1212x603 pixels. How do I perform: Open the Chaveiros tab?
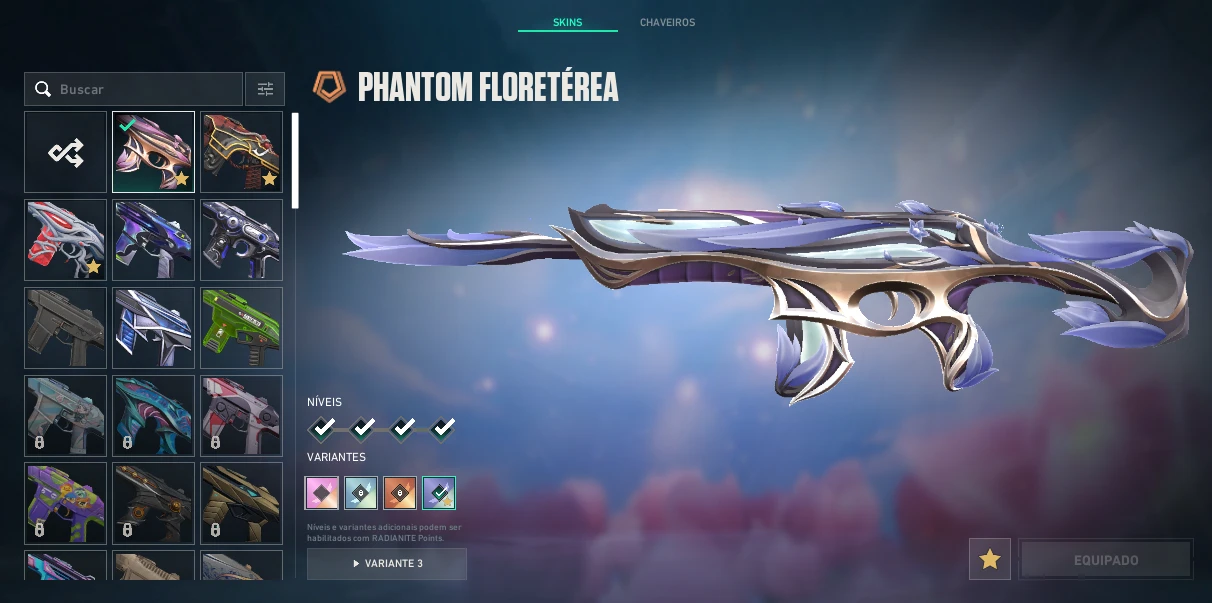(667, 22)
